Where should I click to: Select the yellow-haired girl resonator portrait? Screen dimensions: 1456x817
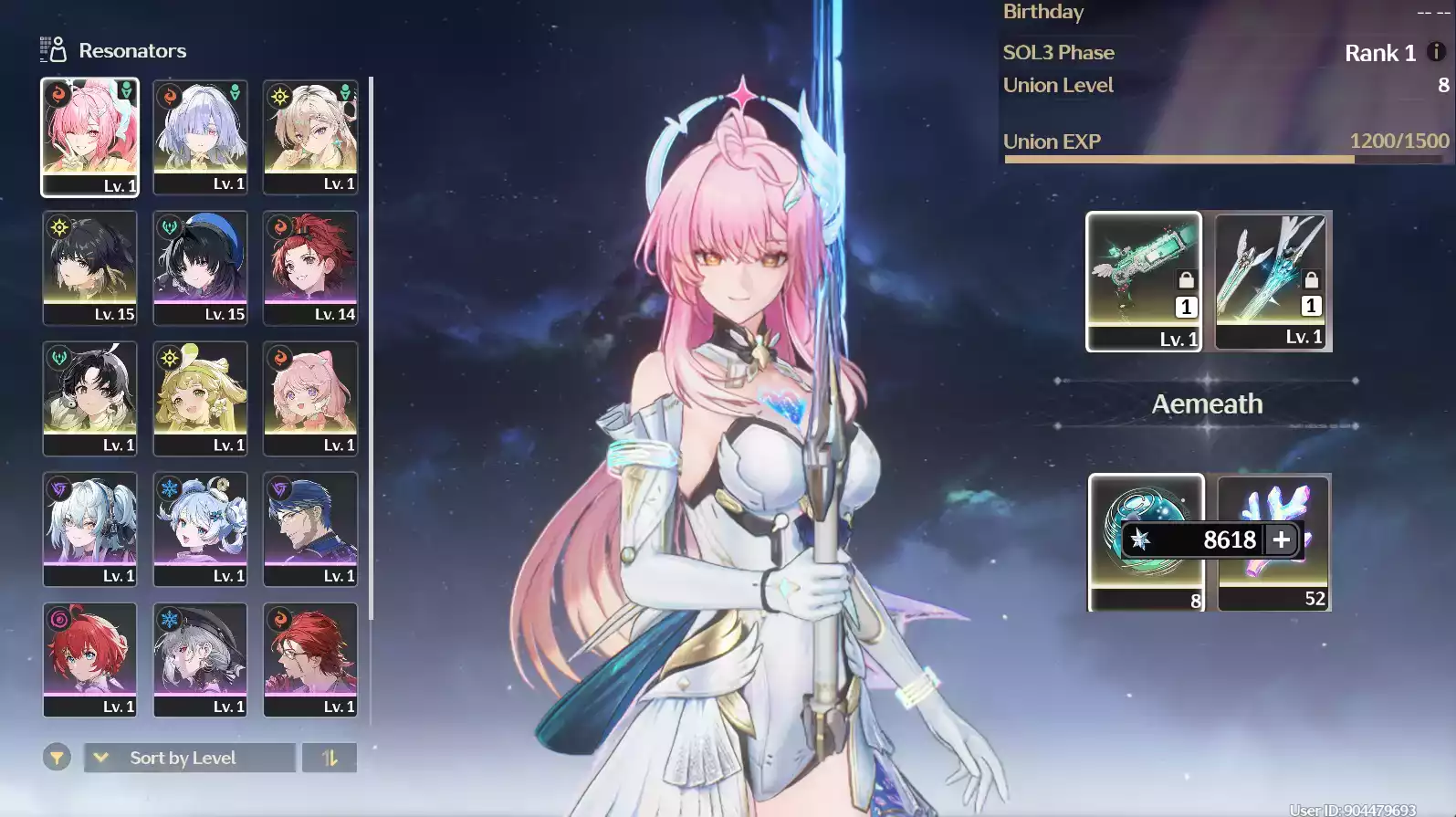click(x=200, y=398)
